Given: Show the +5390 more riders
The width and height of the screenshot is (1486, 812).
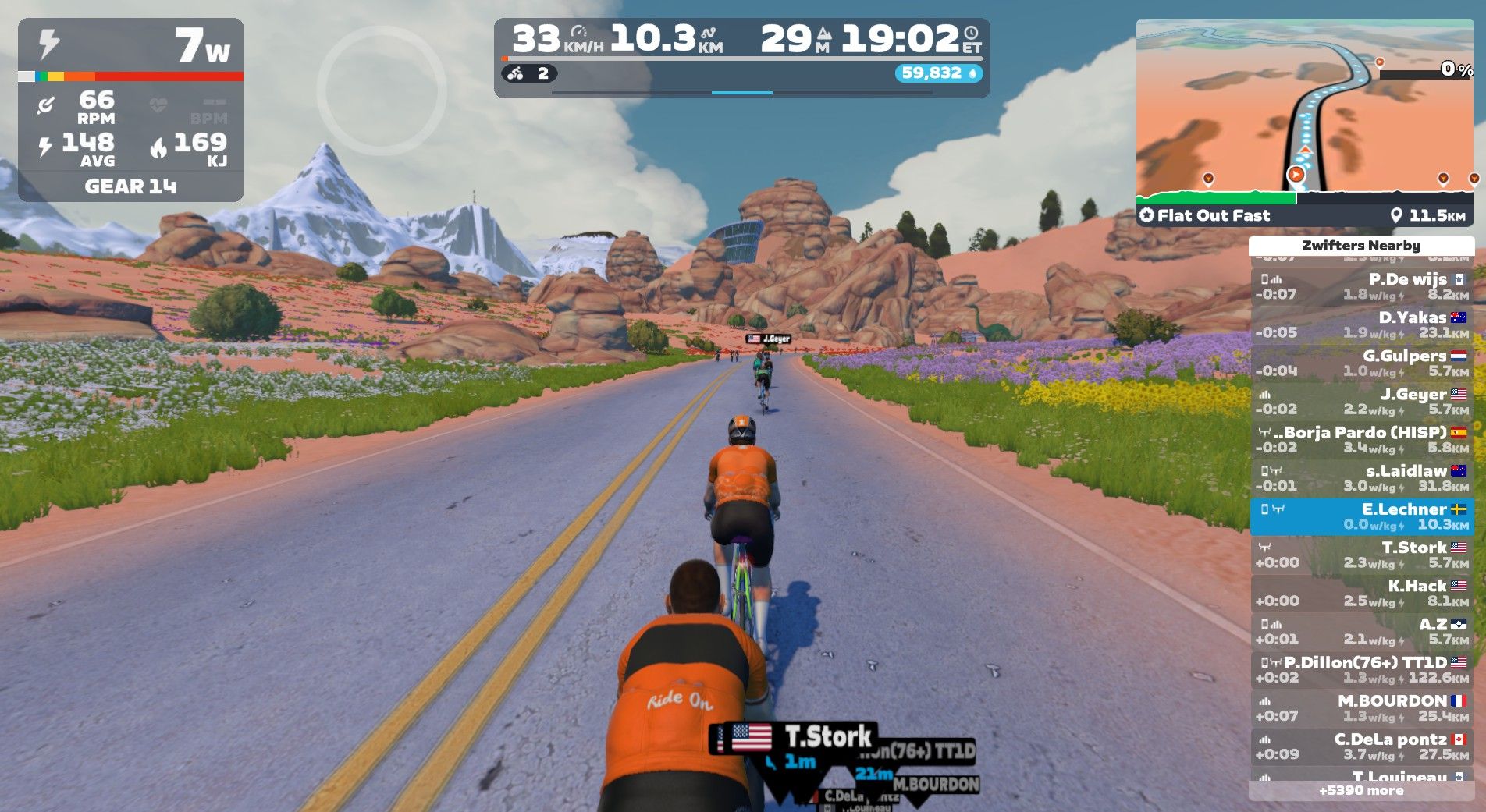Looking at the screenshot, I should click(x=1362, y=790).
